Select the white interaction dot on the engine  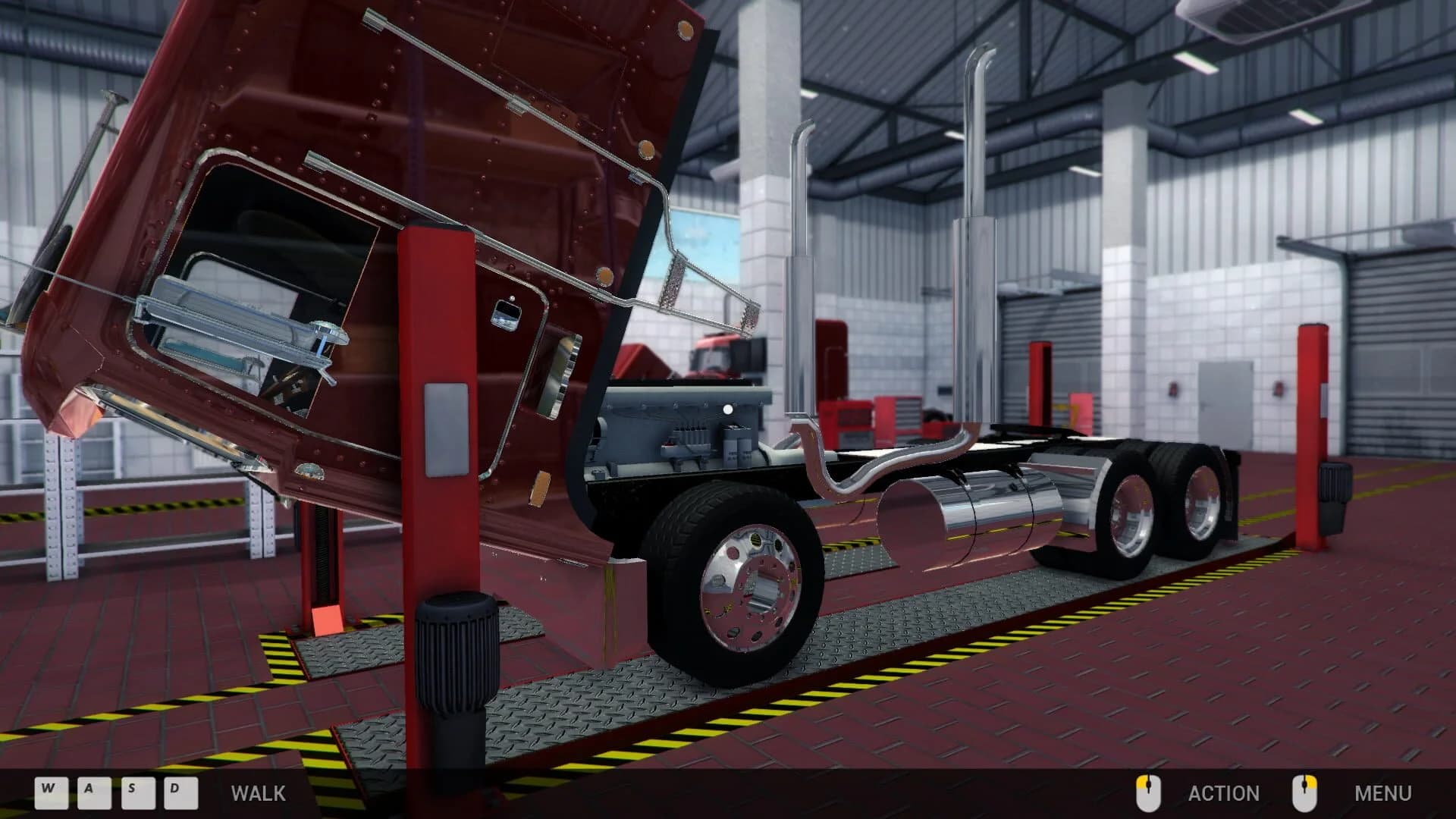727,407
